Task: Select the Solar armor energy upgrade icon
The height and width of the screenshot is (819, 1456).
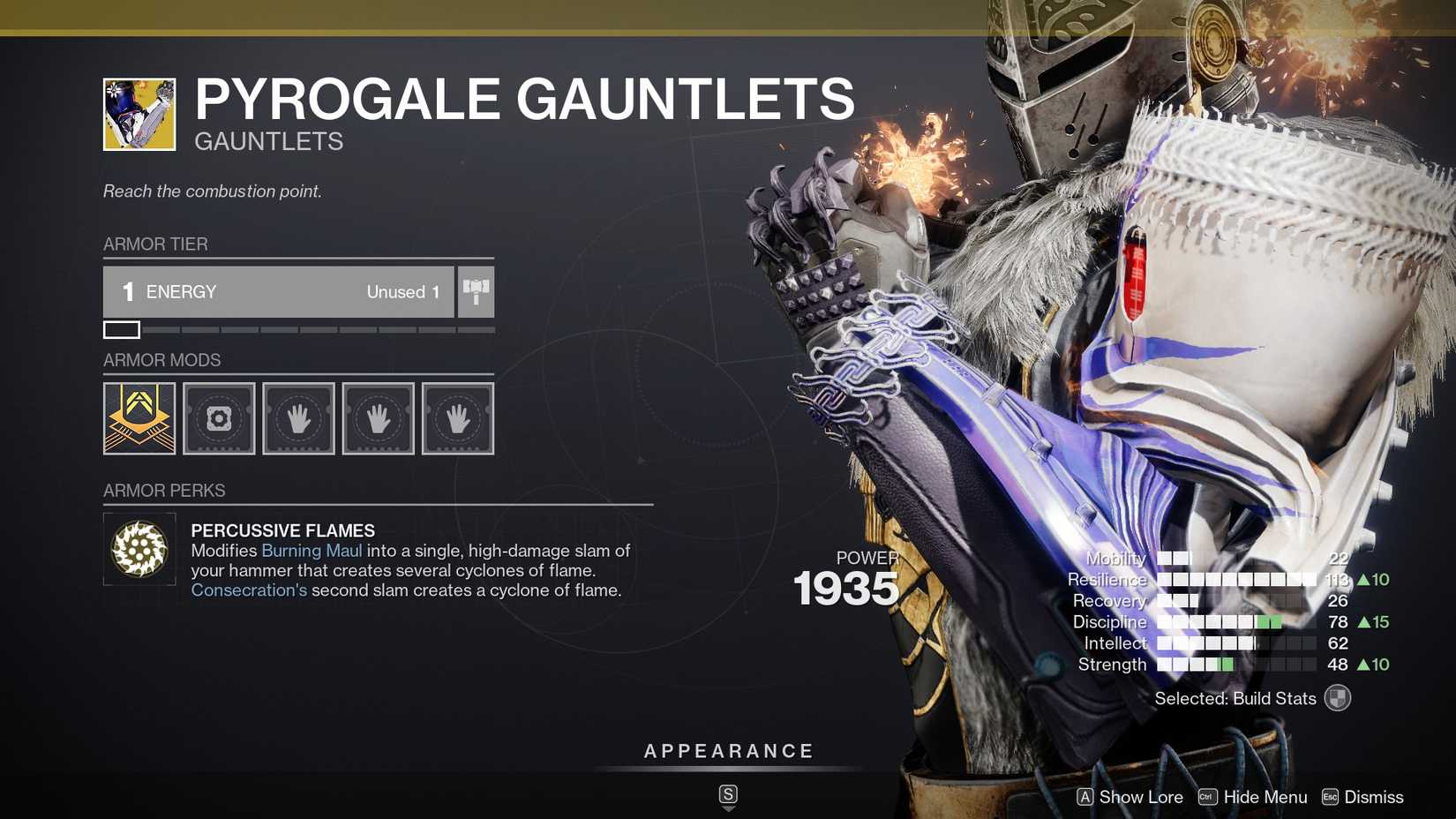Action: coord(476,291)
